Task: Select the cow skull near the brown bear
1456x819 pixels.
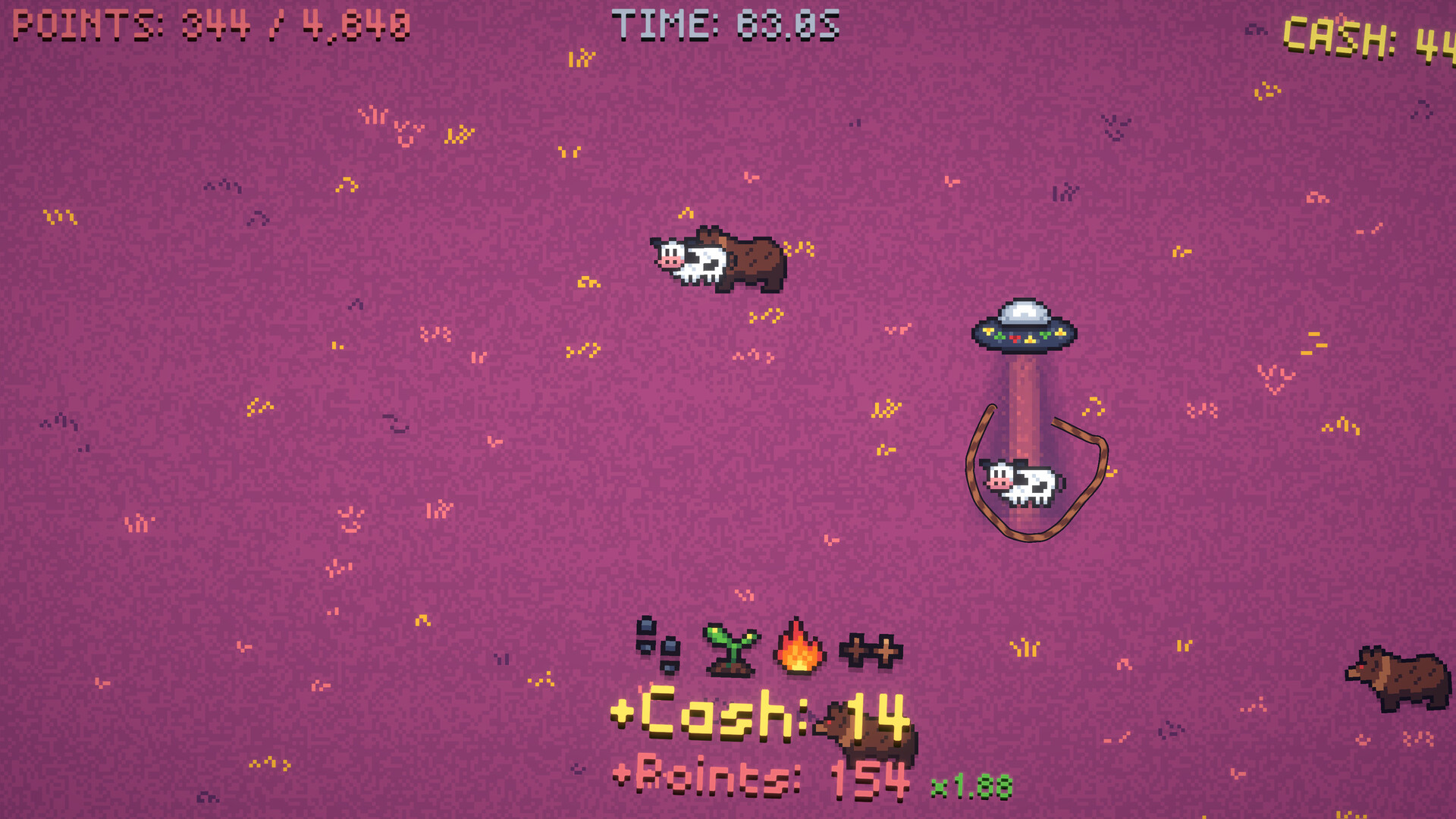Action: click(696, 262)
